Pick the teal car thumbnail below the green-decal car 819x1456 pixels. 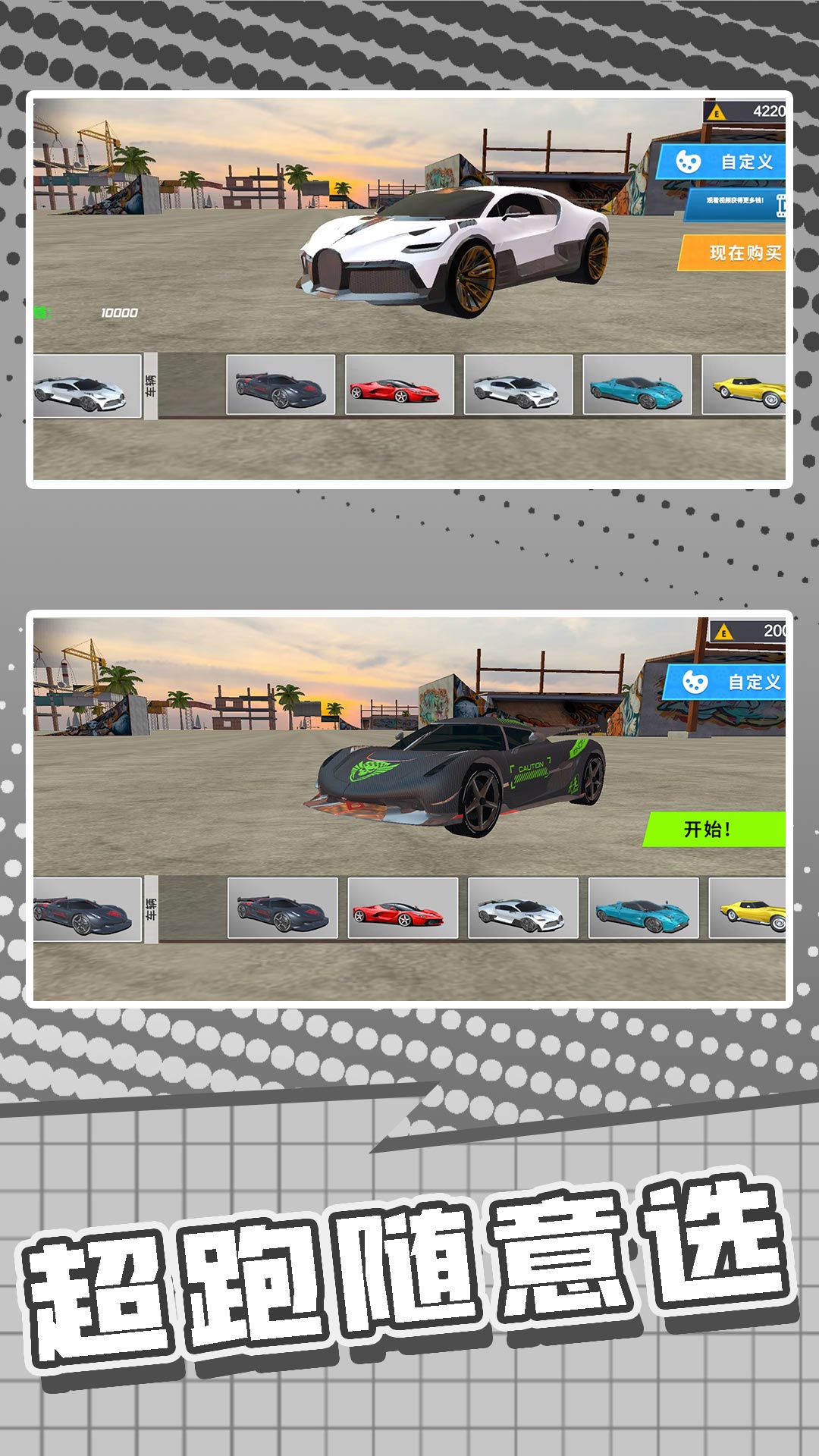click(x=643, y=908)
